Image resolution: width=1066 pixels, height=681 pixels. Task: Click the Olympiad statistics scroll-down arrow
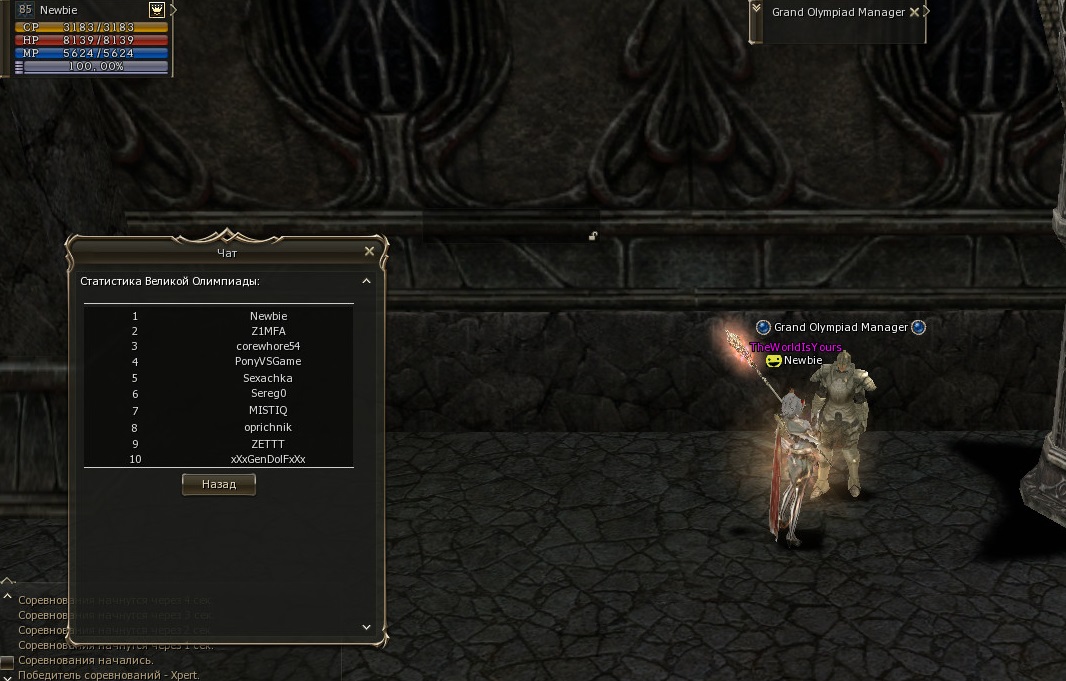pos(366,627)
